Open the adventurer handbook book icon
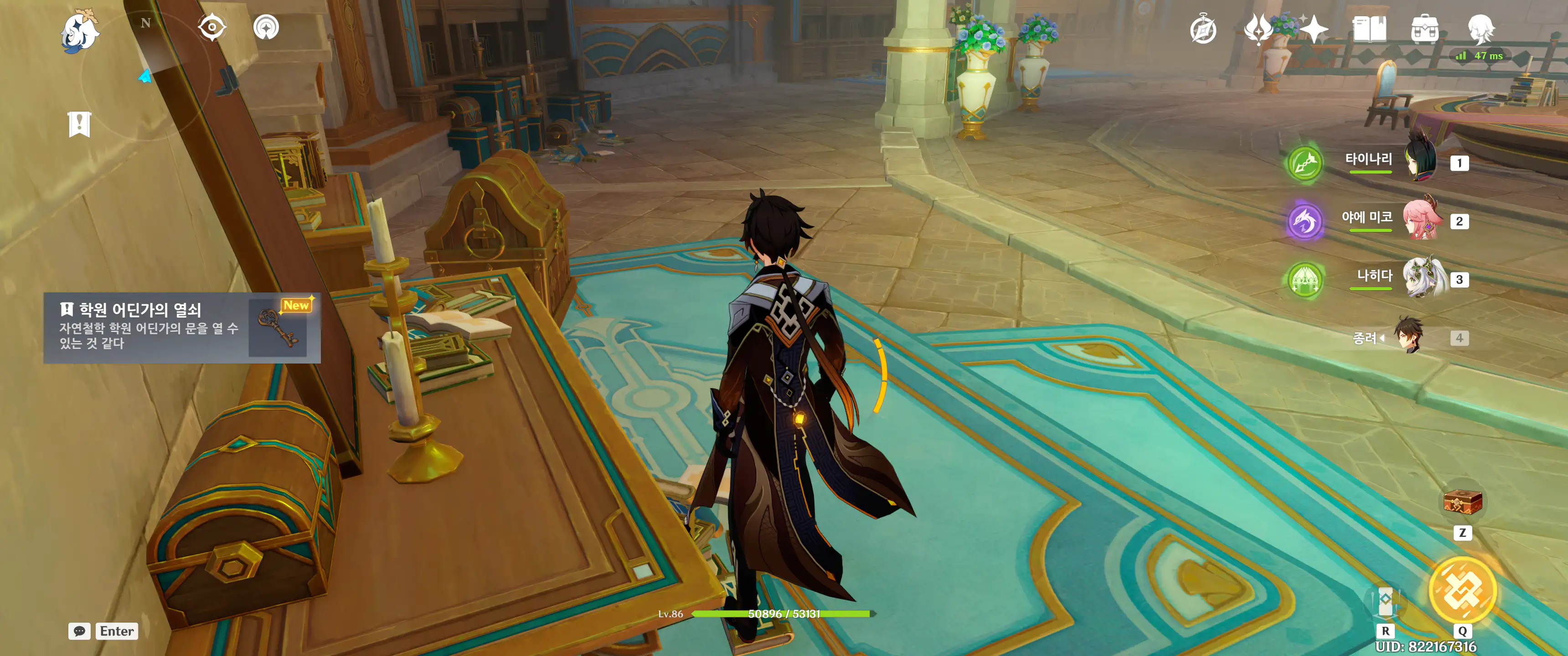The width and height of the screenshot is (1568, 656). [1369, 29]
